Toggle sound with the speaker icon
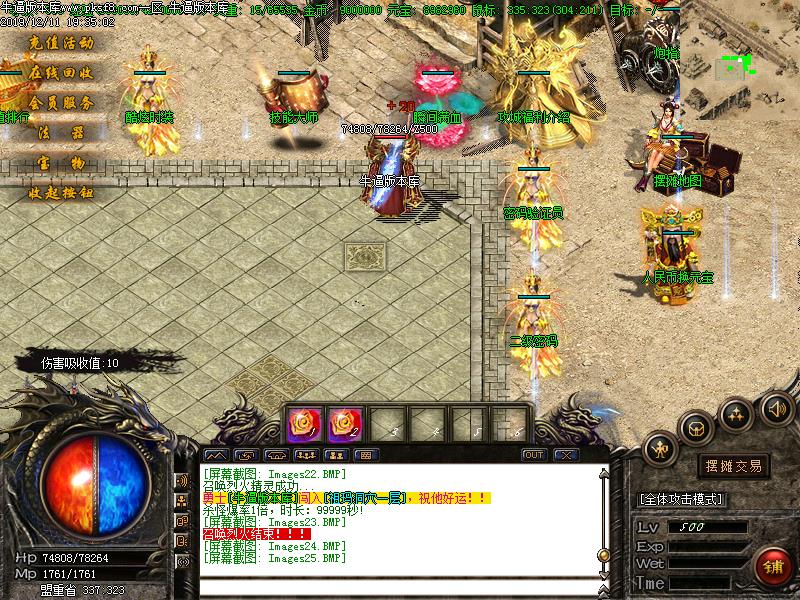Screen dimensions: 800x600 tap(776, 408)
